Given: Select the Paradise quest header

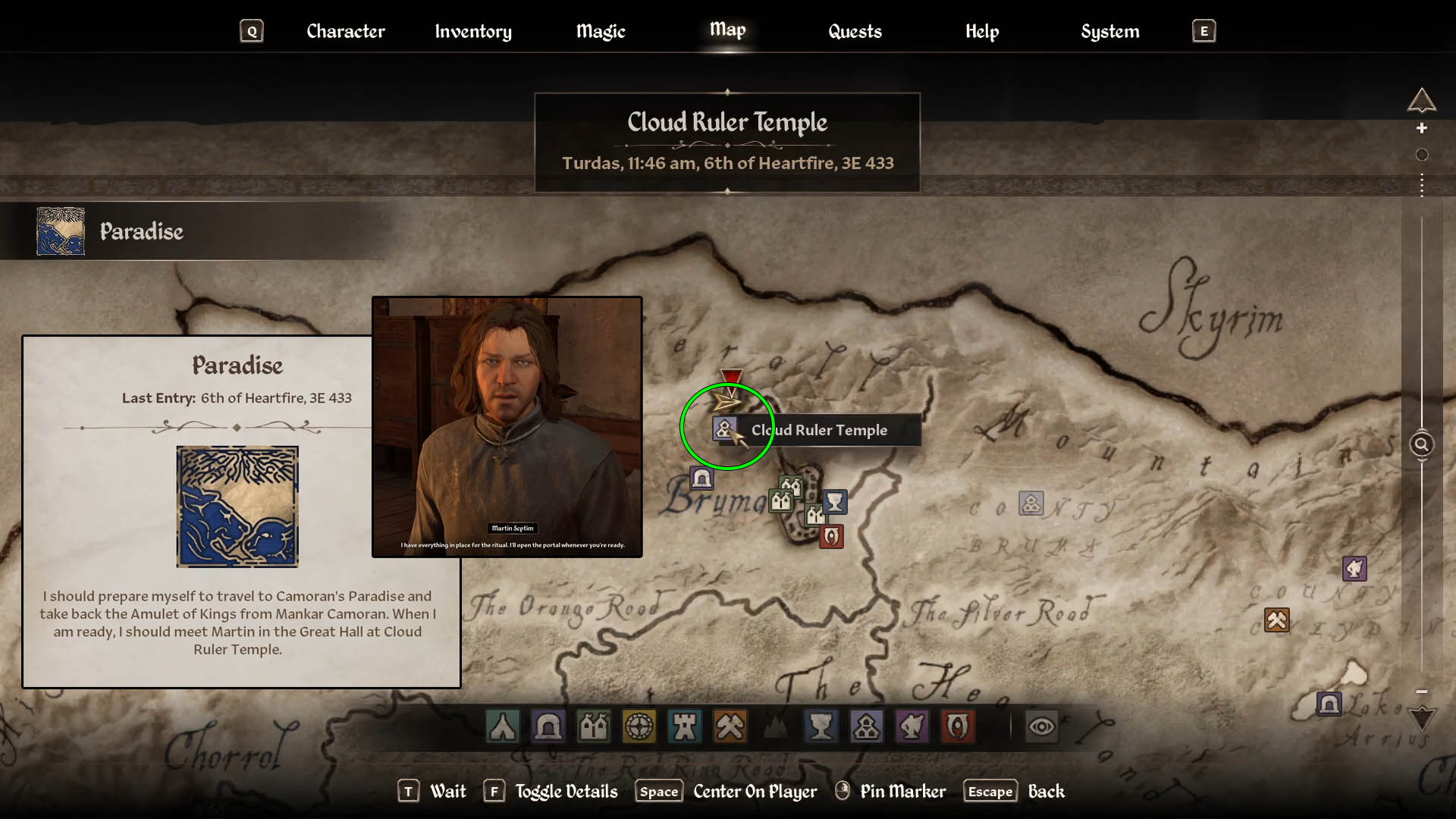Looking at the screenshot, I should point(142,231).
